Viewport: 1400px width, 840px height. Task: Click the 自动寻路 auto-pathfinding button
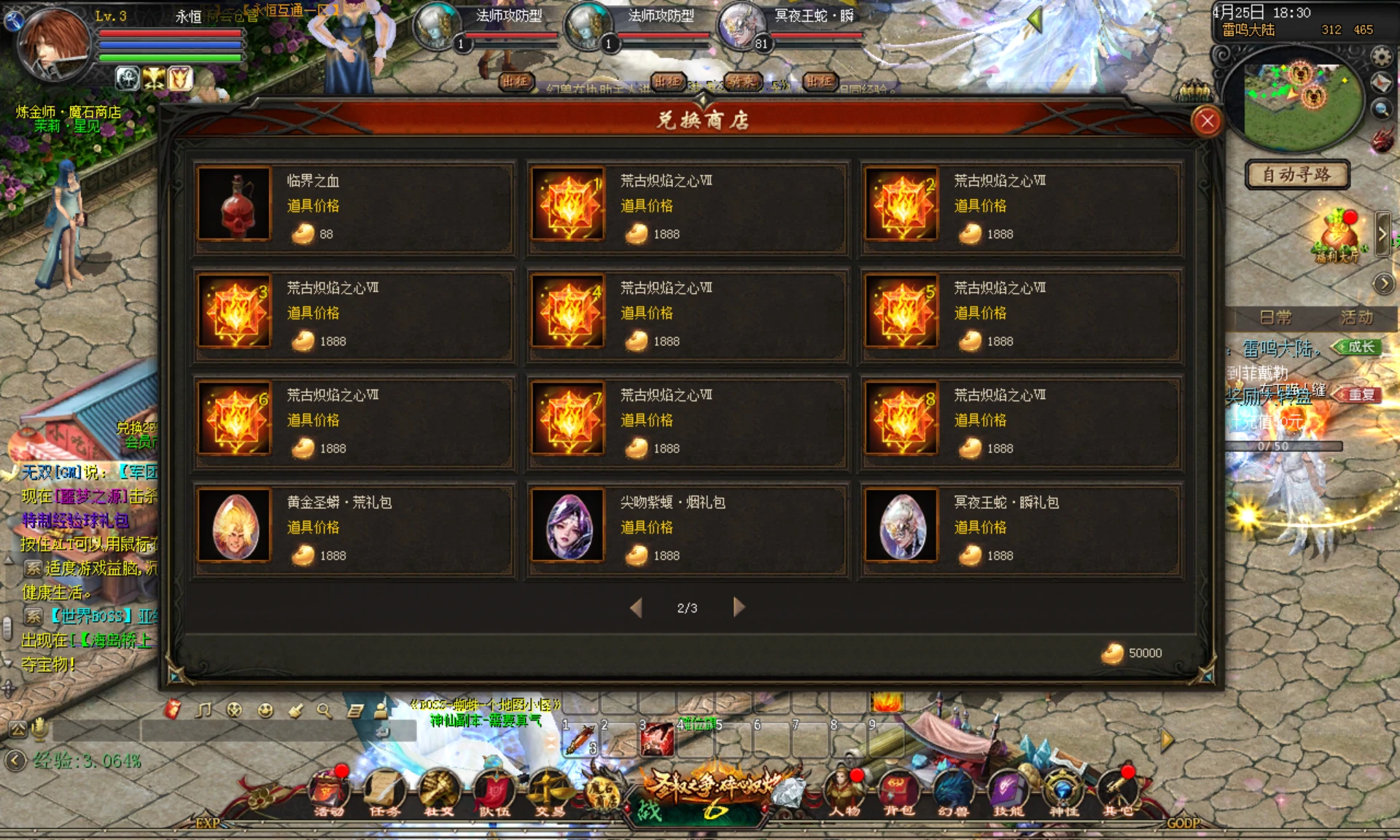point(1297,175)
